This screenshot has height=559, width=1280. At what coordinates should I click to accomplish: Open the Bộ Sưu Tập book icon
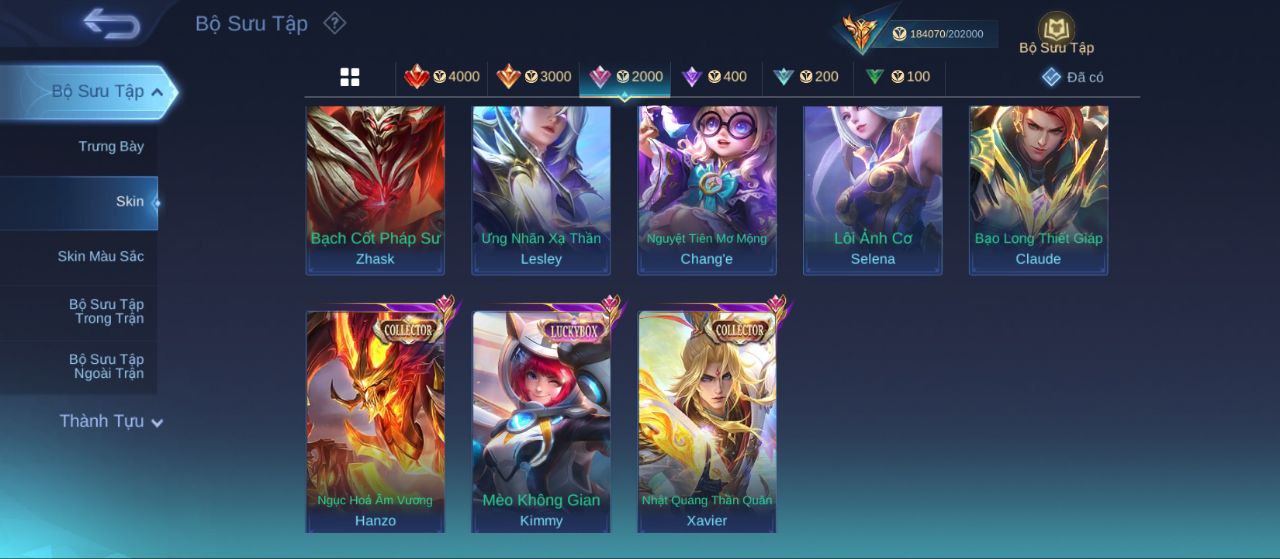click(x=1056, y=32)
